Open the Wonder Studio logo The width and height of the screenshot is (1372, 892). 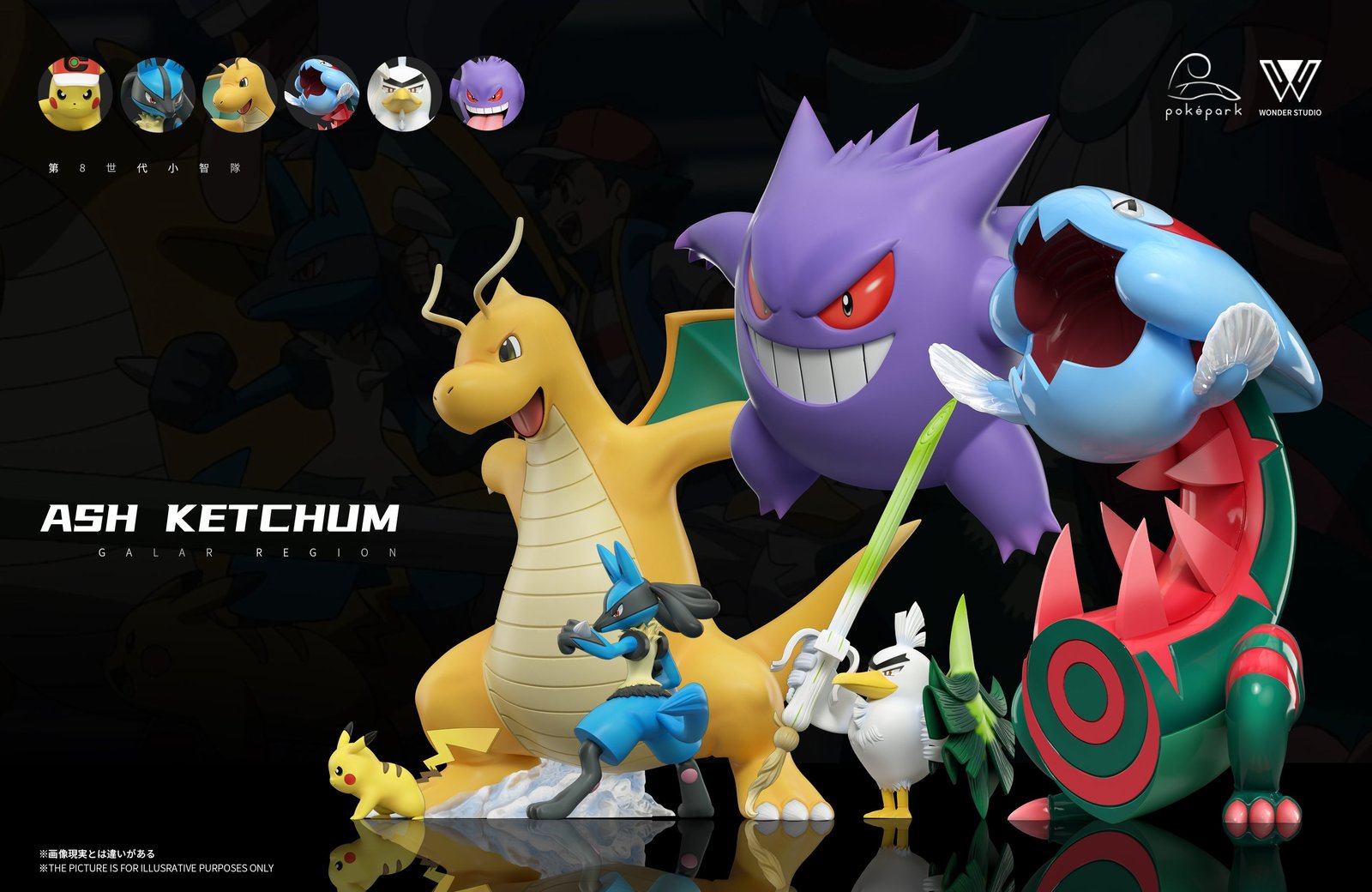[1290, 87]
